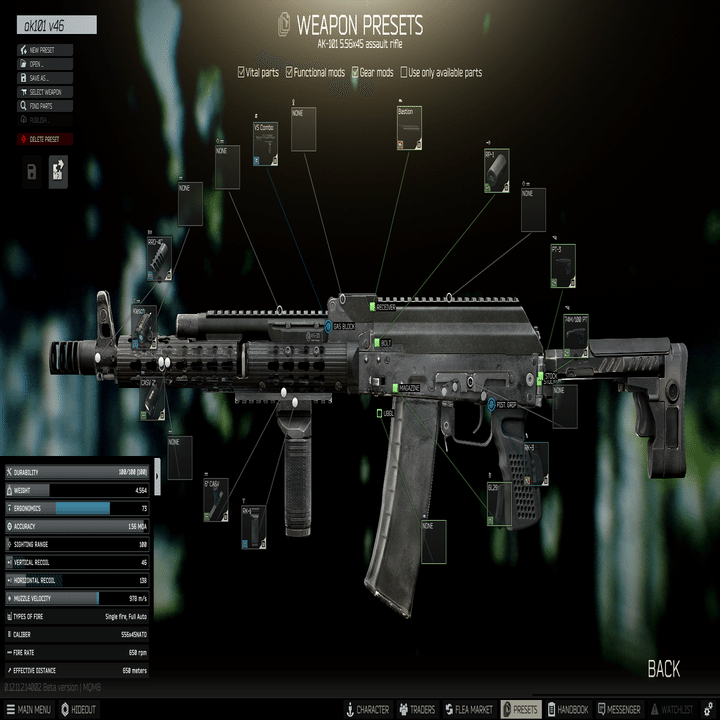Find parts for this build
This screenshot has width=720, height=720.
41,105
